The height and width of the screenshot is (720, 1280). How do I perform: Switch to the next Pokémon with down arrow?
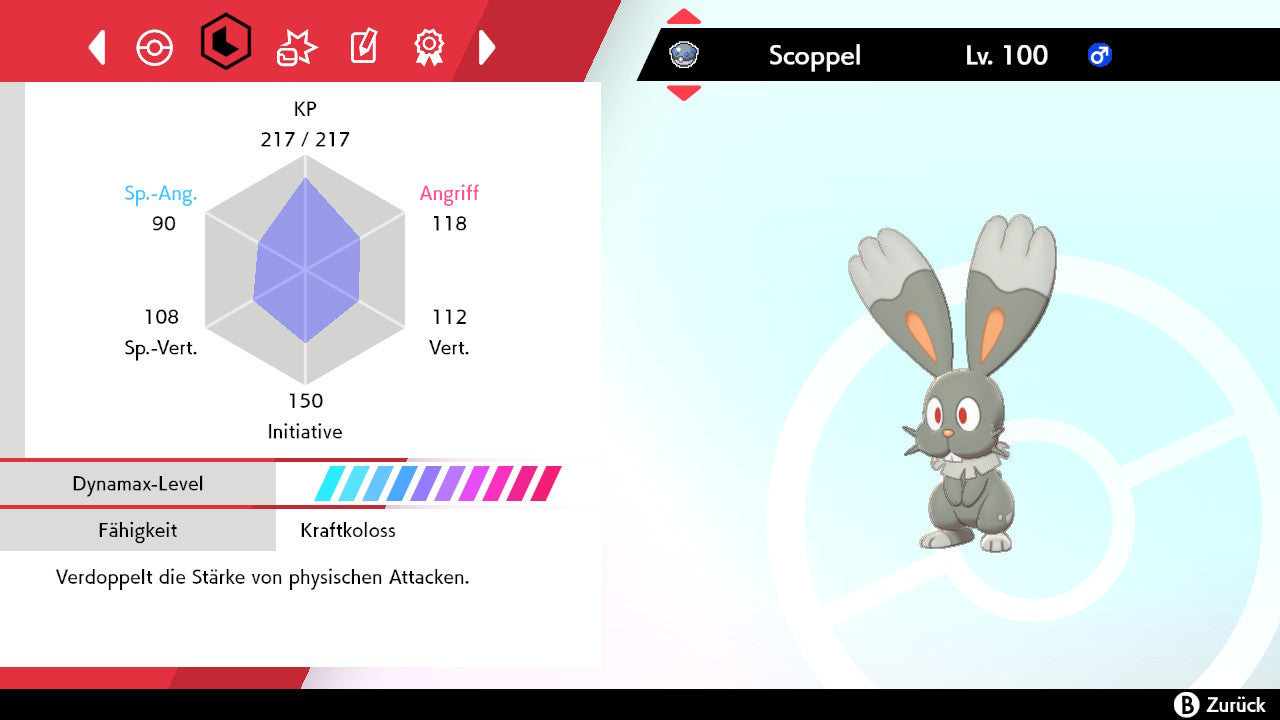(x=684, y=93)
